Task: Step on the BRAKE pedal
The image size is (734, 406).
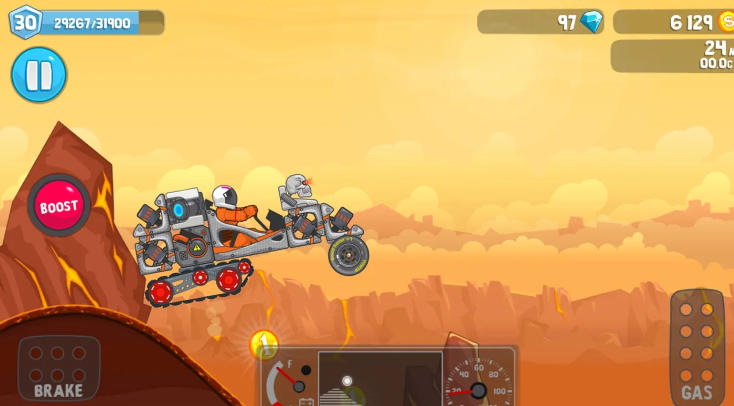Action: click(x=59, y=367)
